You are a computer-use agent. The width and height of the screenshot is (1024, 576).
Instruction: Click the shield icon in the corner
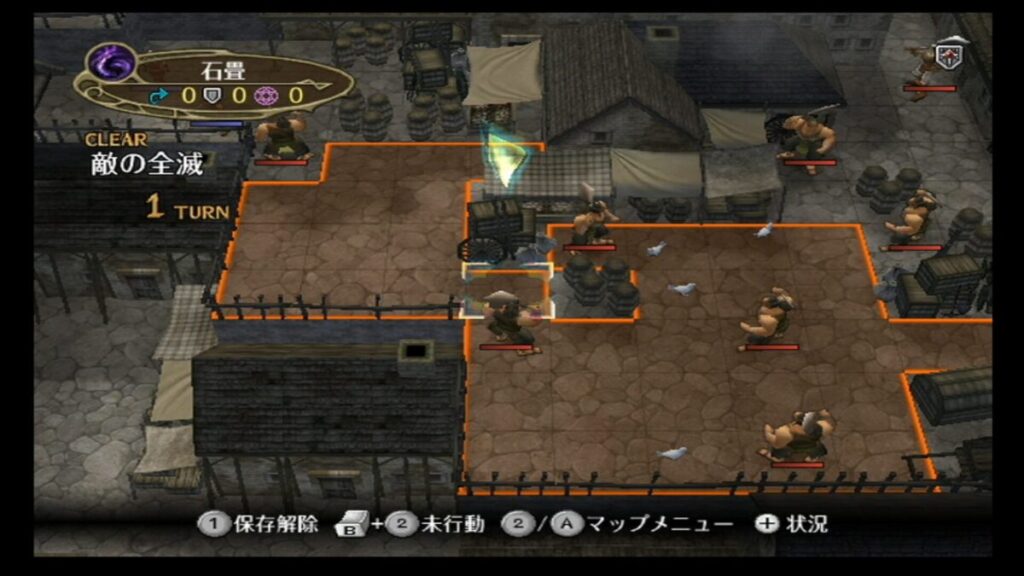[948, 56]
